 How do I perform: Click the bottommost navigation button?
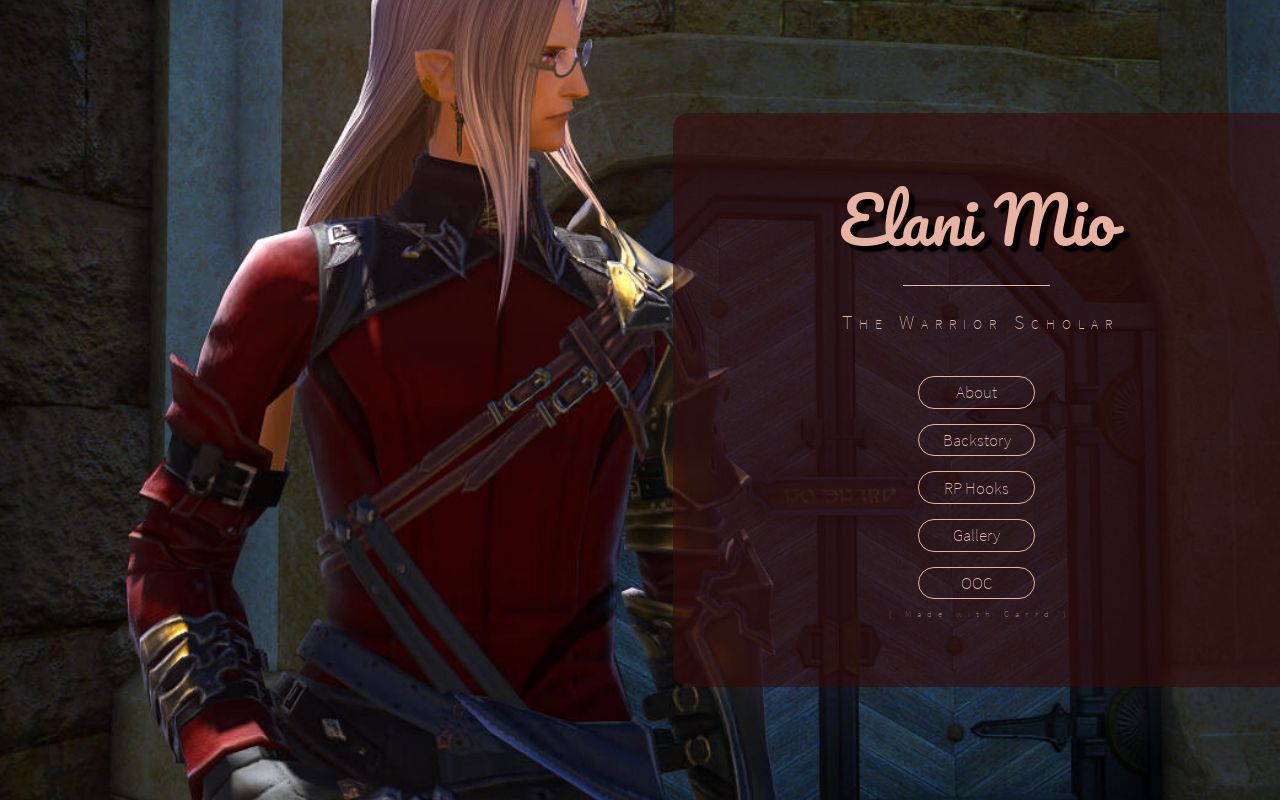[x=975, y=583]
